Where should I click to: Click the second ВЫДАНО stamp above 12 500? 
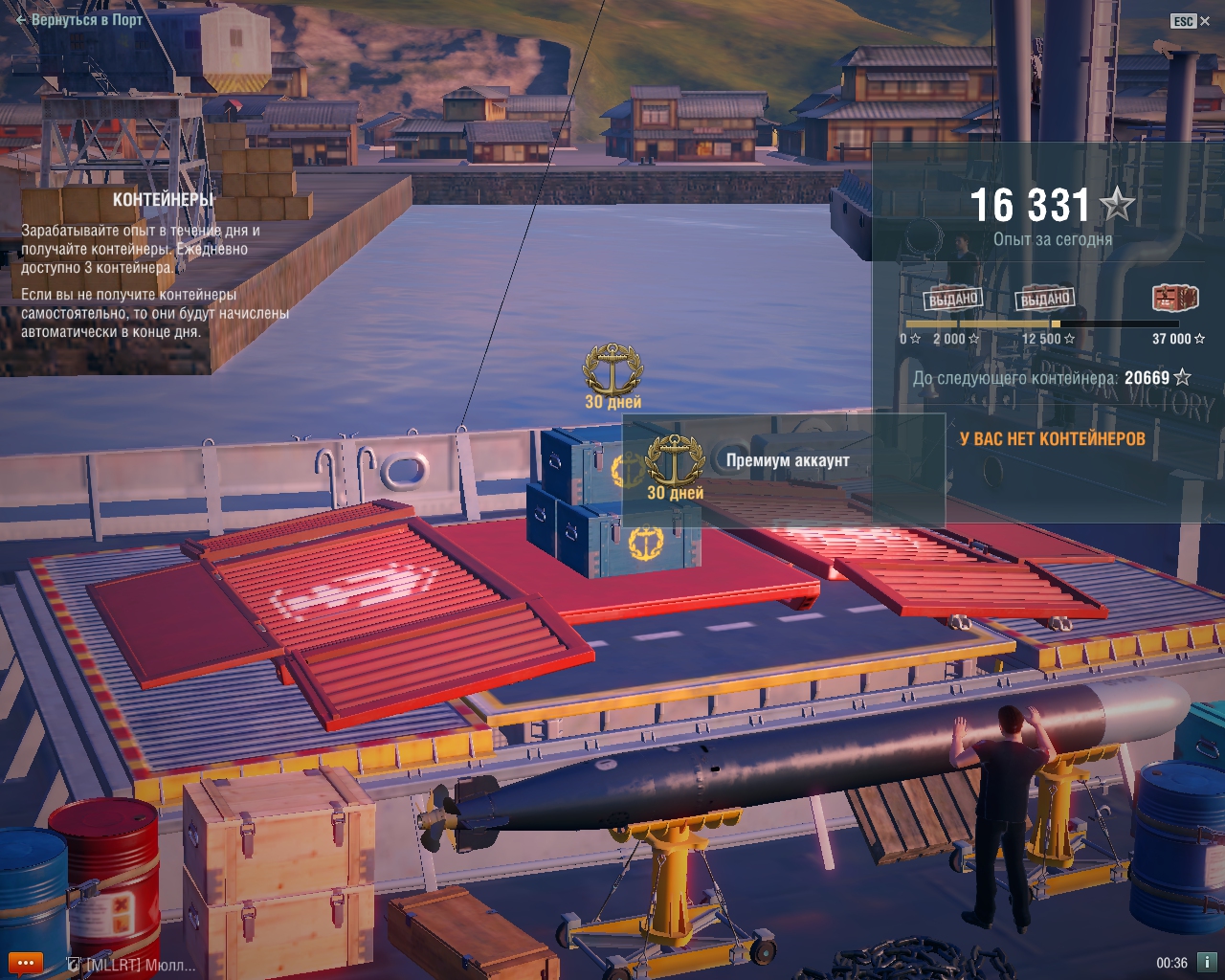pyautogui.click(x=1044, y=299)
